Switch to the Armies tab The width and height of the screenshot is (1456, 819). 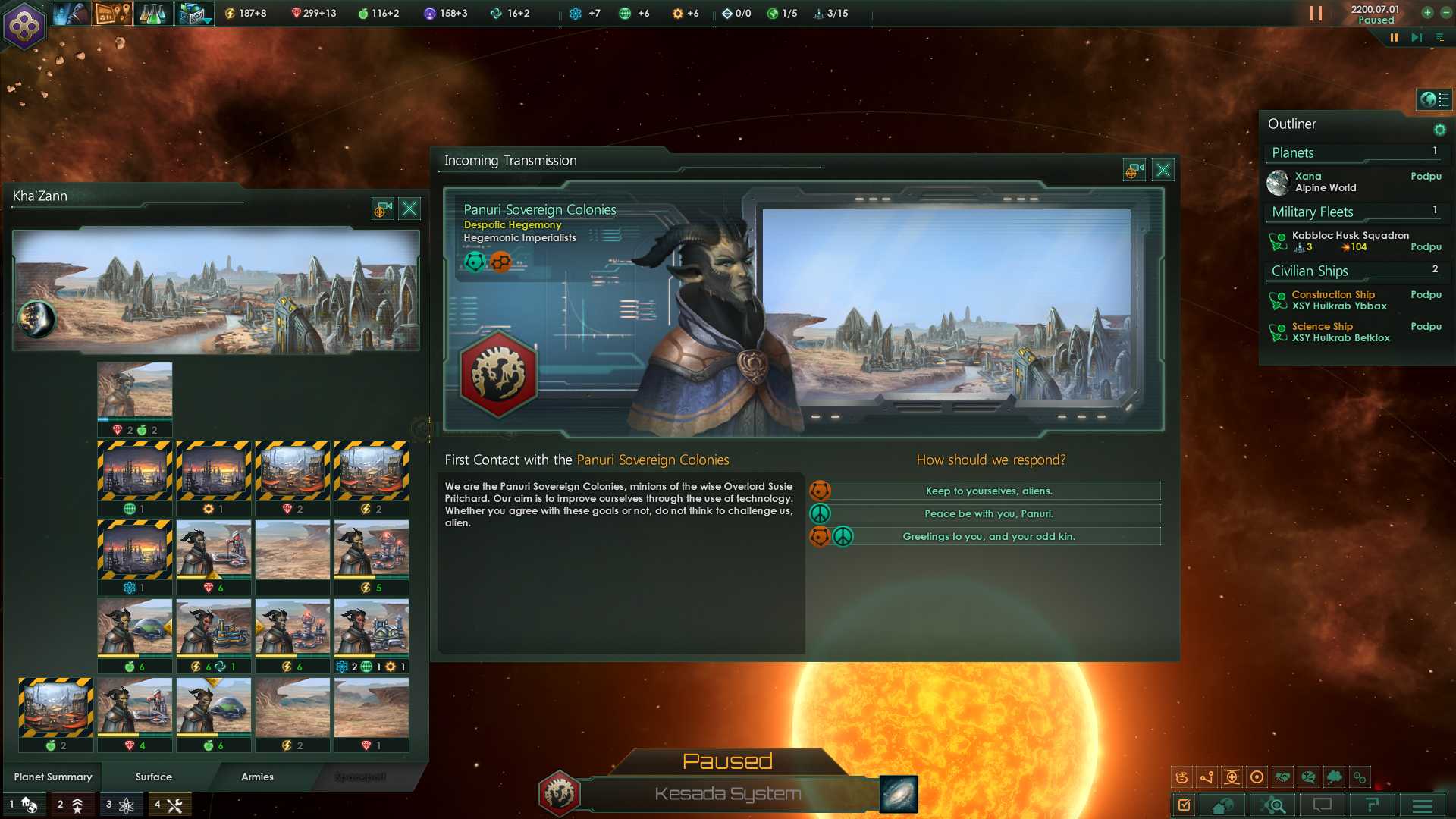tap(257, 777)
